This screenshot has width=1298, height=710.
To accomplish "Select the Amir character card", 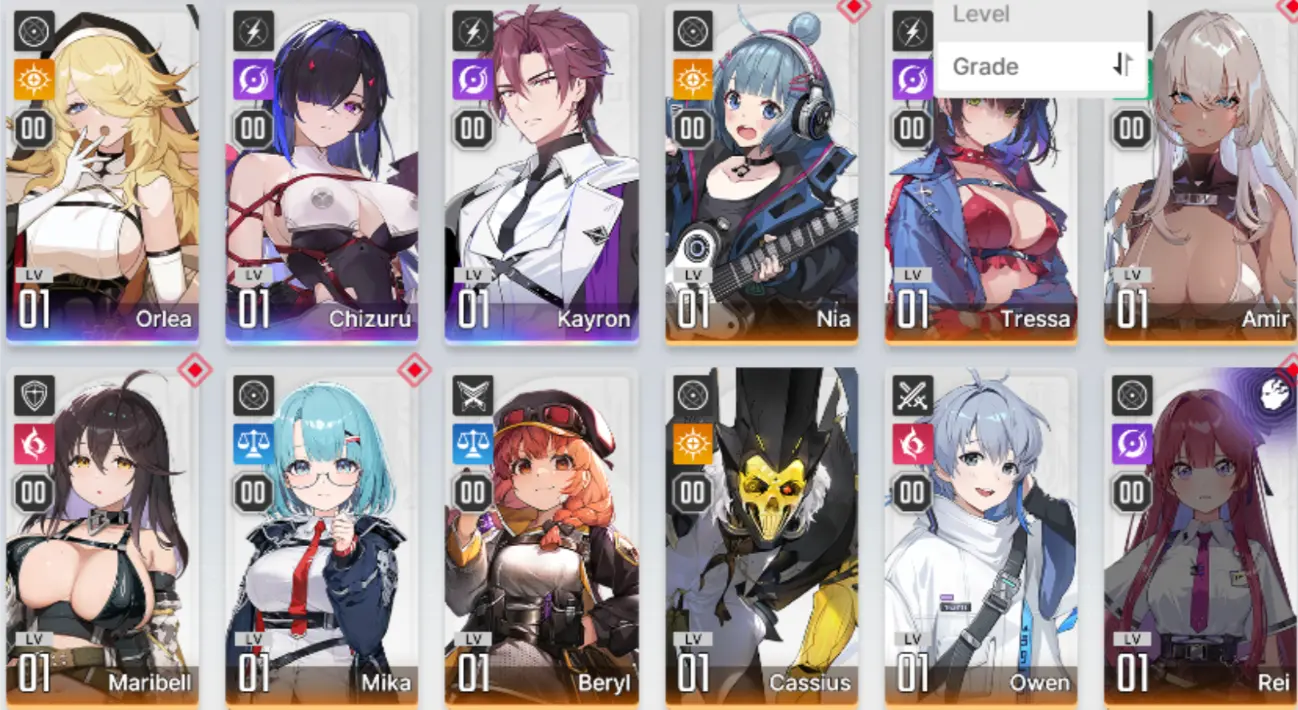I will [x=1200, y=220].
